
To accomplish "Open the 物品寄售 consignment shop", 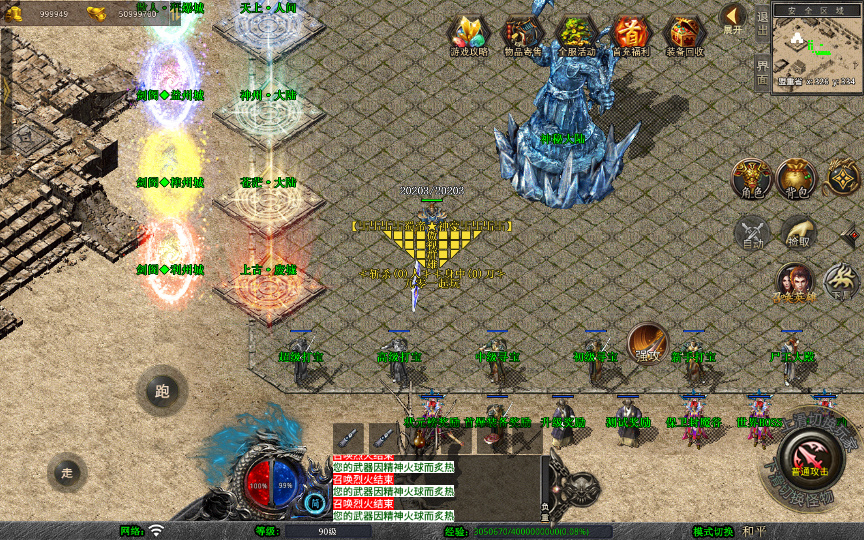I will tap(523, 36).
